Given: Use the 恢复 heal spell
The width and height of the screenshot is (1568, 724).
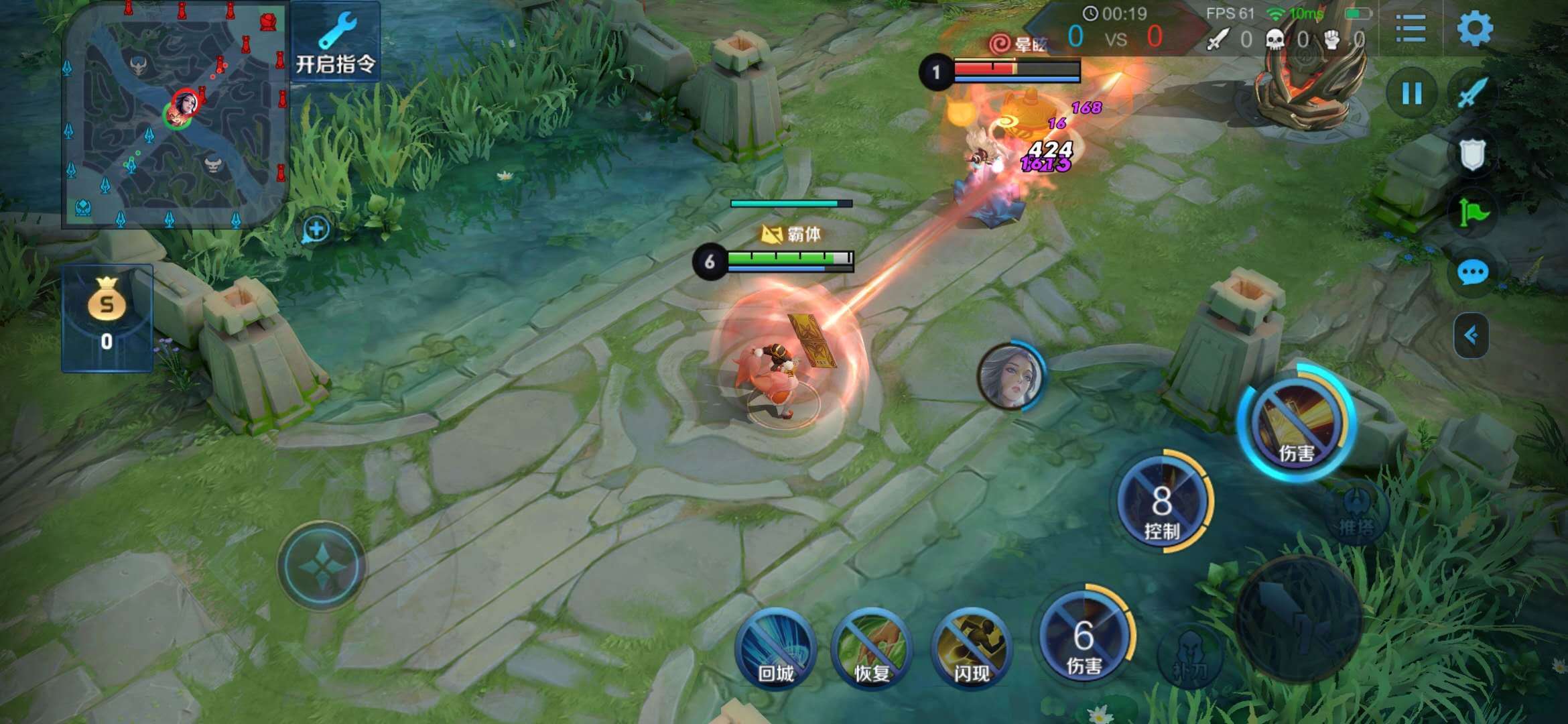Looking at the screenshot, I should pyautogui.click(x=872, y=647).
